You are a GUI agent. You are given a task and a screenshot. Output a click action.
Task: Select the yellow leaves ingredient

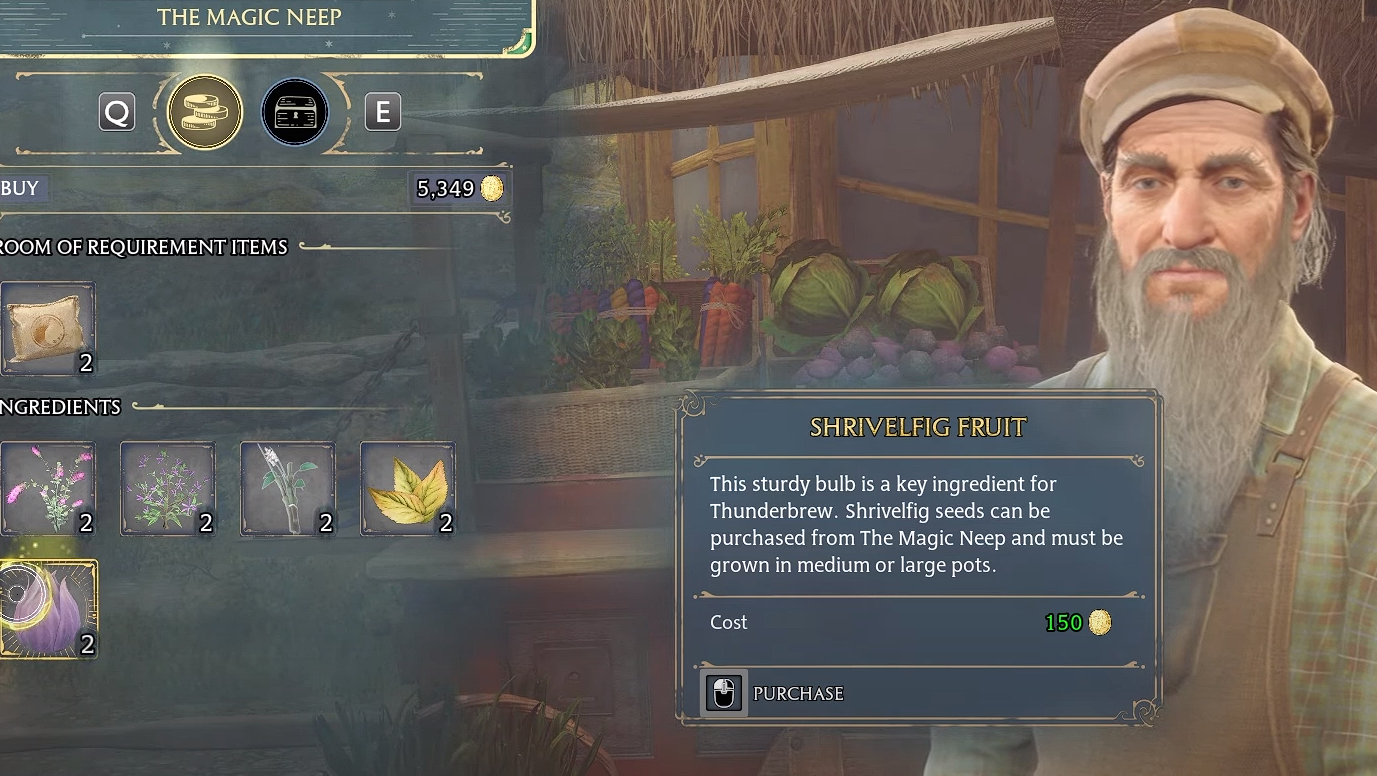click(x=407, y=489)
